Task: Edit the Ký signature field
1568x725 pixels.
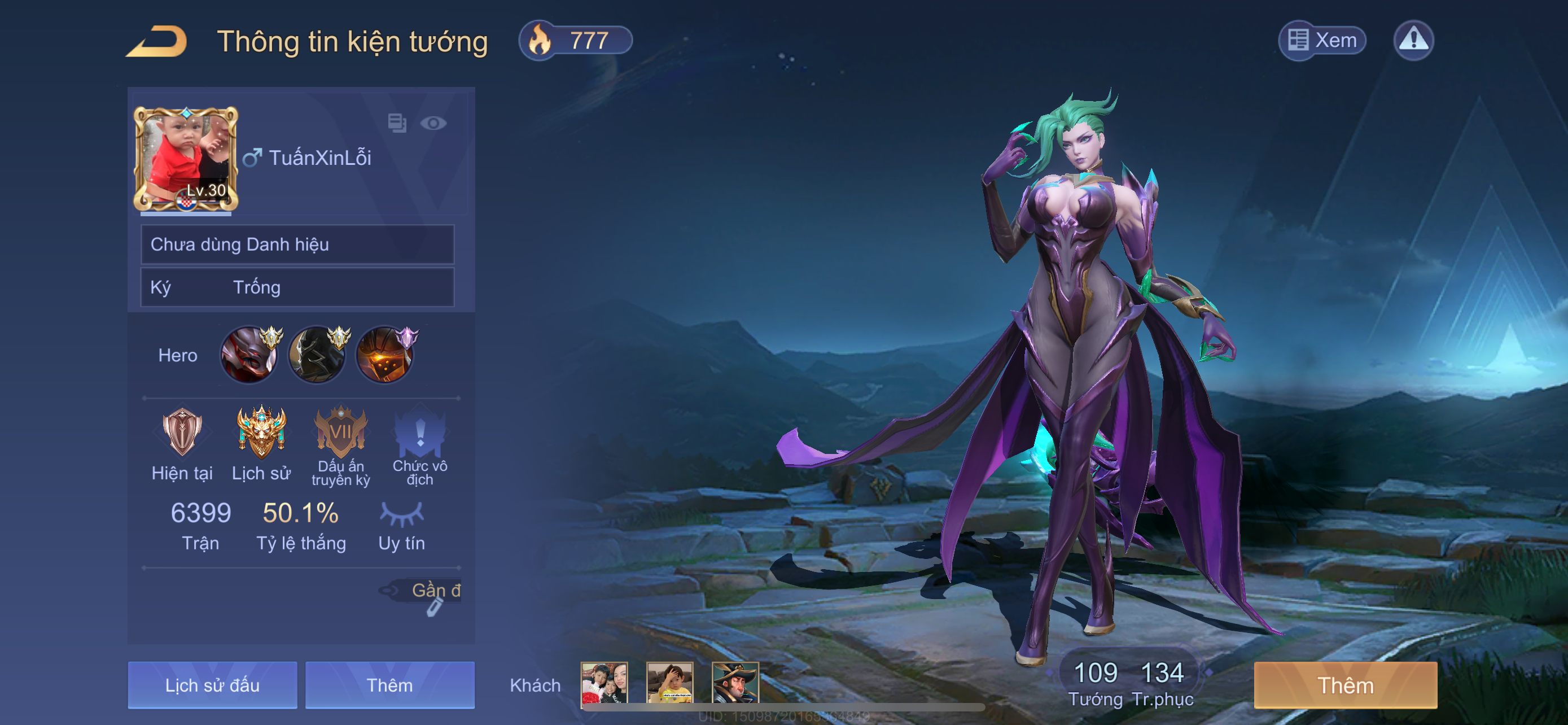Action: [x=297, y=287]
